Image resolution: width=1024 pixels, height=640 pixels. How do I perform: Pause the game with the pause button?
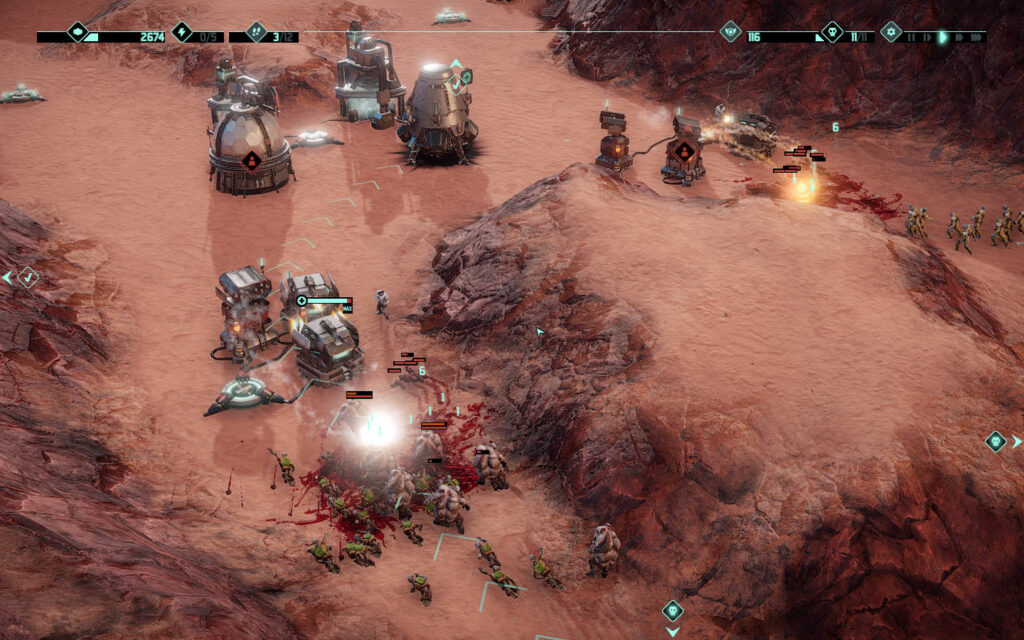[912, 37]
